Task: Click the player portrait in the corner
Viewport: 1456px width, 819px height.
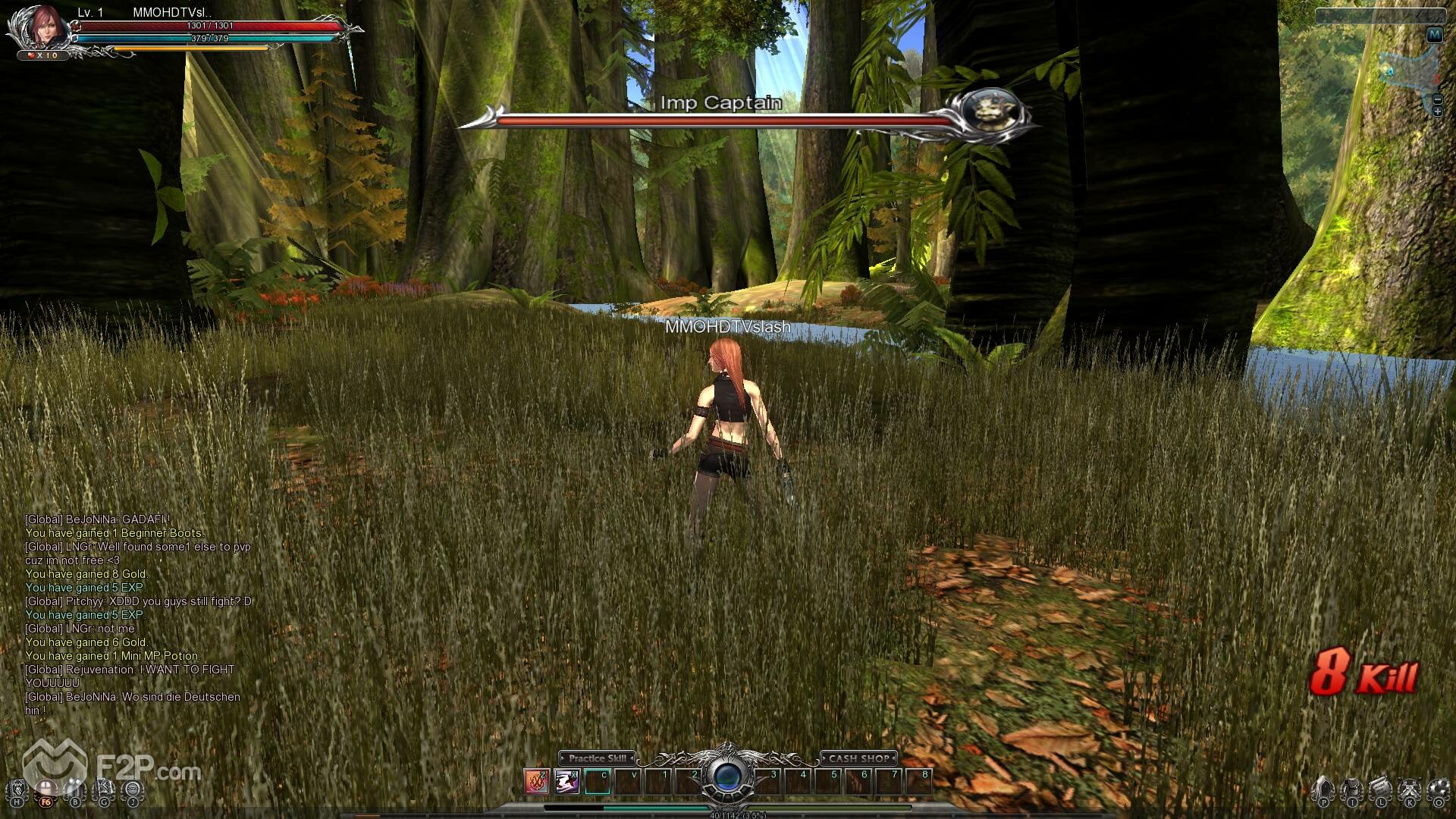Action: pyautogui.click(x=45, y=27)
